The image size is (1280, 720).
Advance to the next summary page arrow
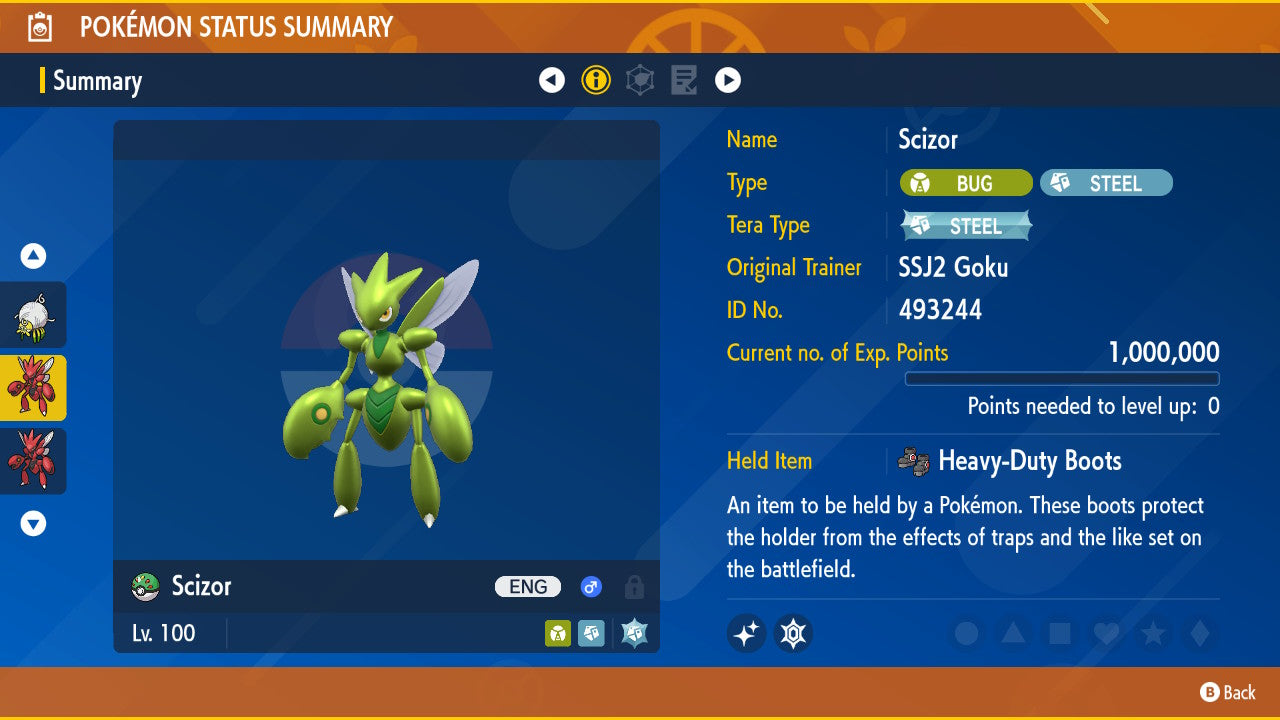pos(728,80)
